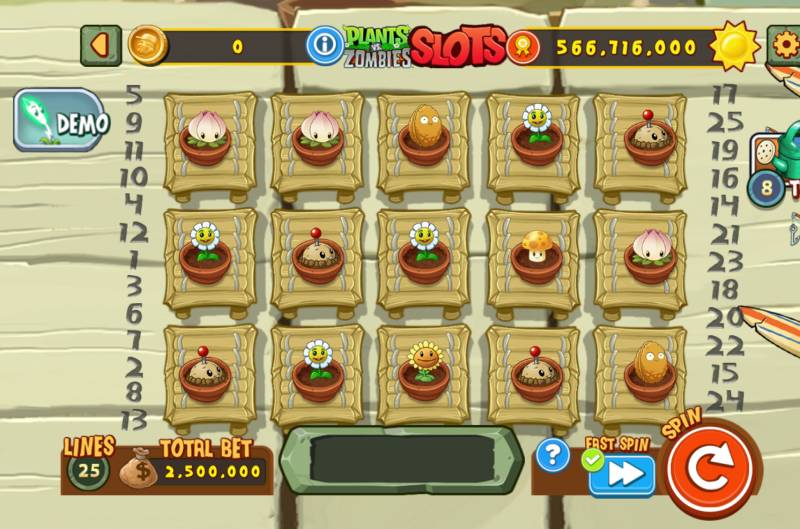Open the blue question mark help
The height and width of the screenshot is (529, 800).
[x=552, y=455]
